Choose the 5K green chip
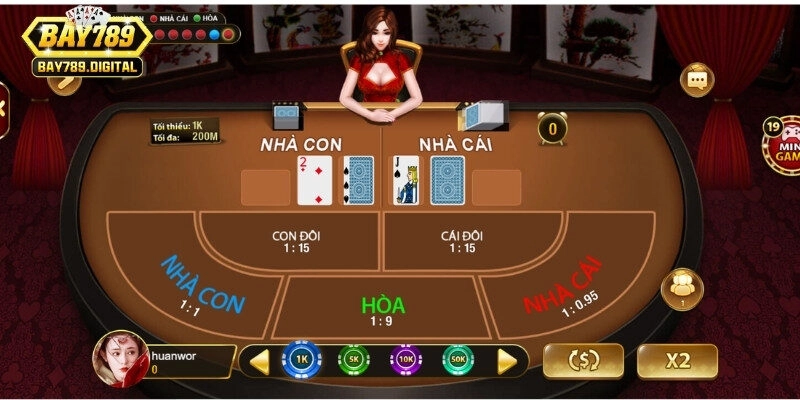Screen dimensions: 800x400 [x=354, y=359]
